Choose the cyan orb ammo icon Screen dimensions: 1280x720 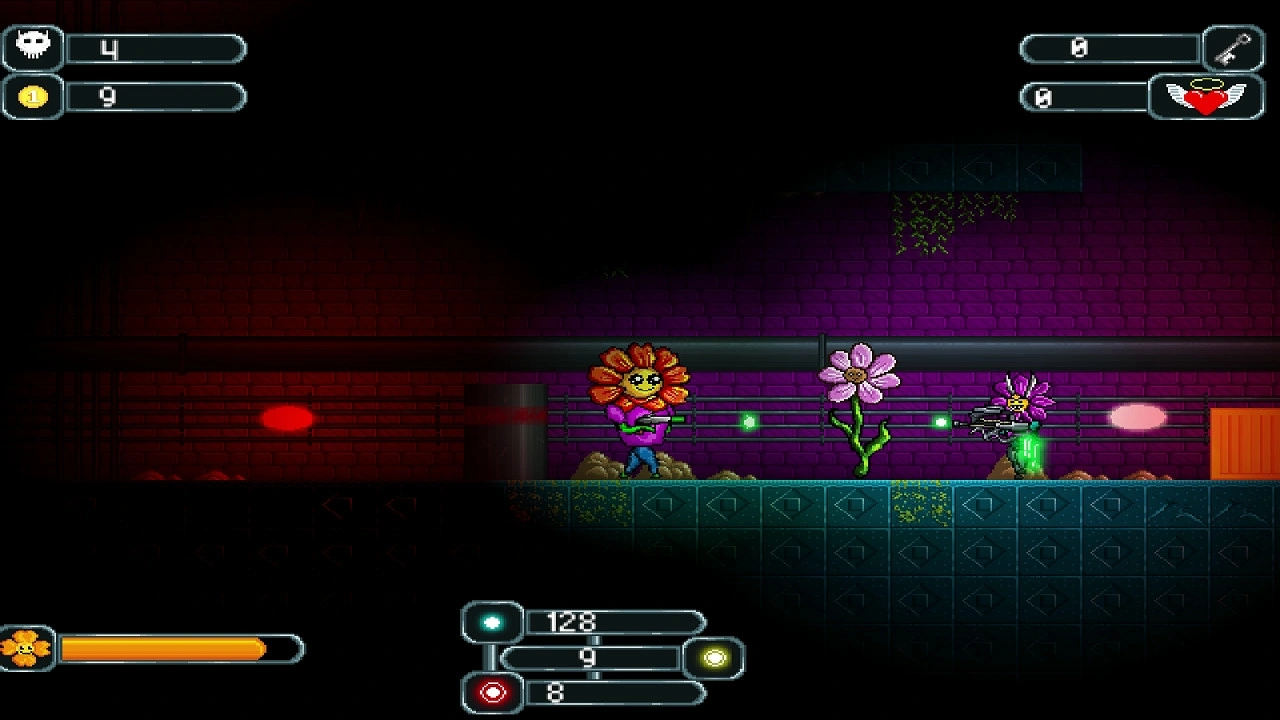pos(492,623)
